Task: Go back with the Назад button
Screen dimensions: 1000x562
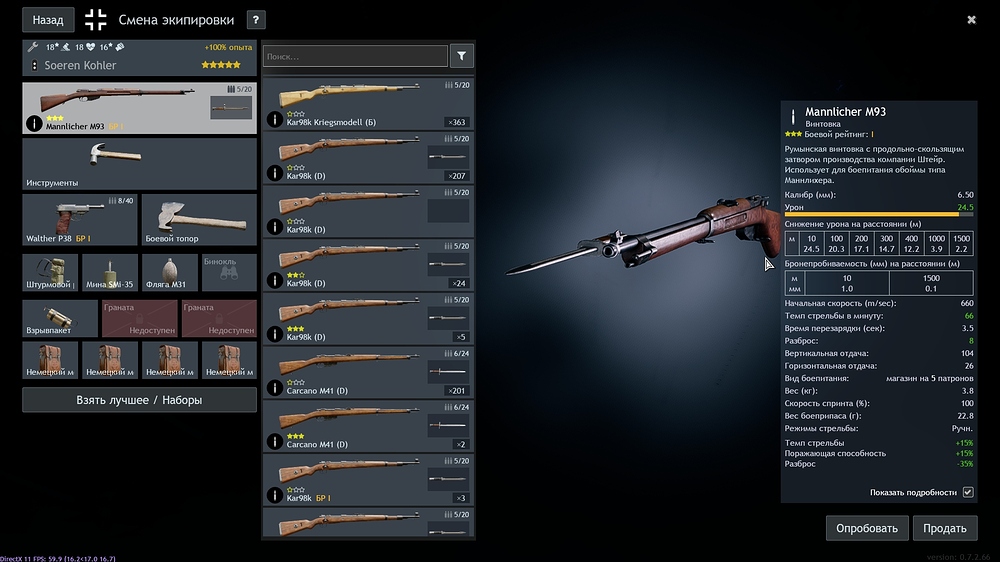Action: pos(48,19)
